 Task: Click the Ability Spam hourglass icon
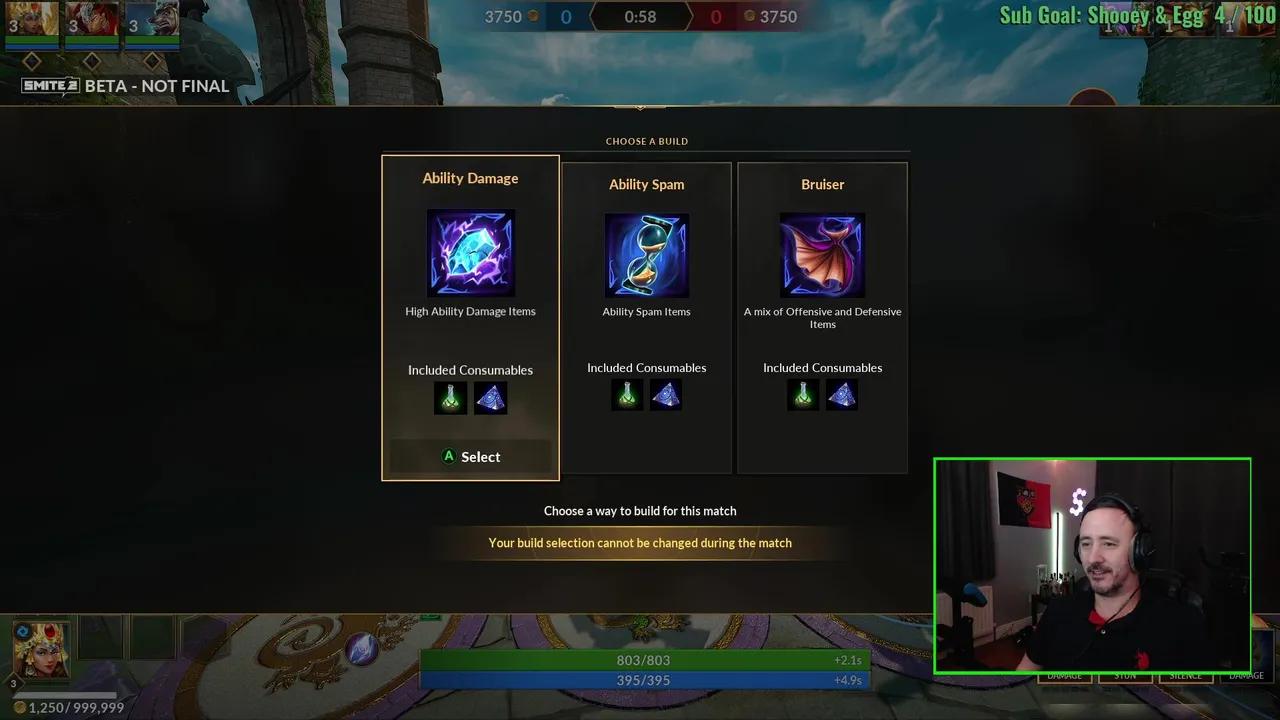[x=646, y=255]
